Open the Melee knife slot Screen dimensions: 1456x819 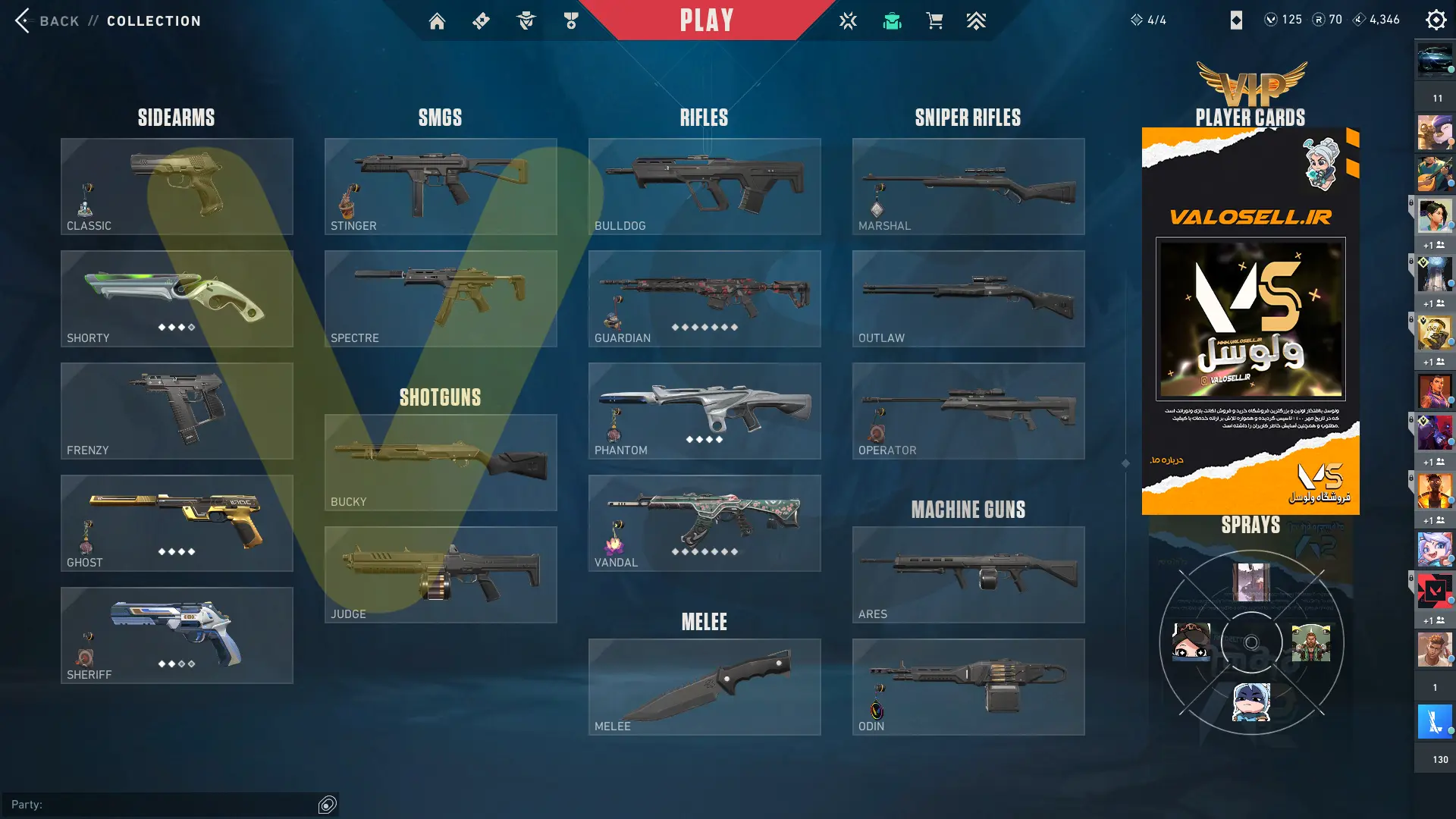[x=704, y=687]
